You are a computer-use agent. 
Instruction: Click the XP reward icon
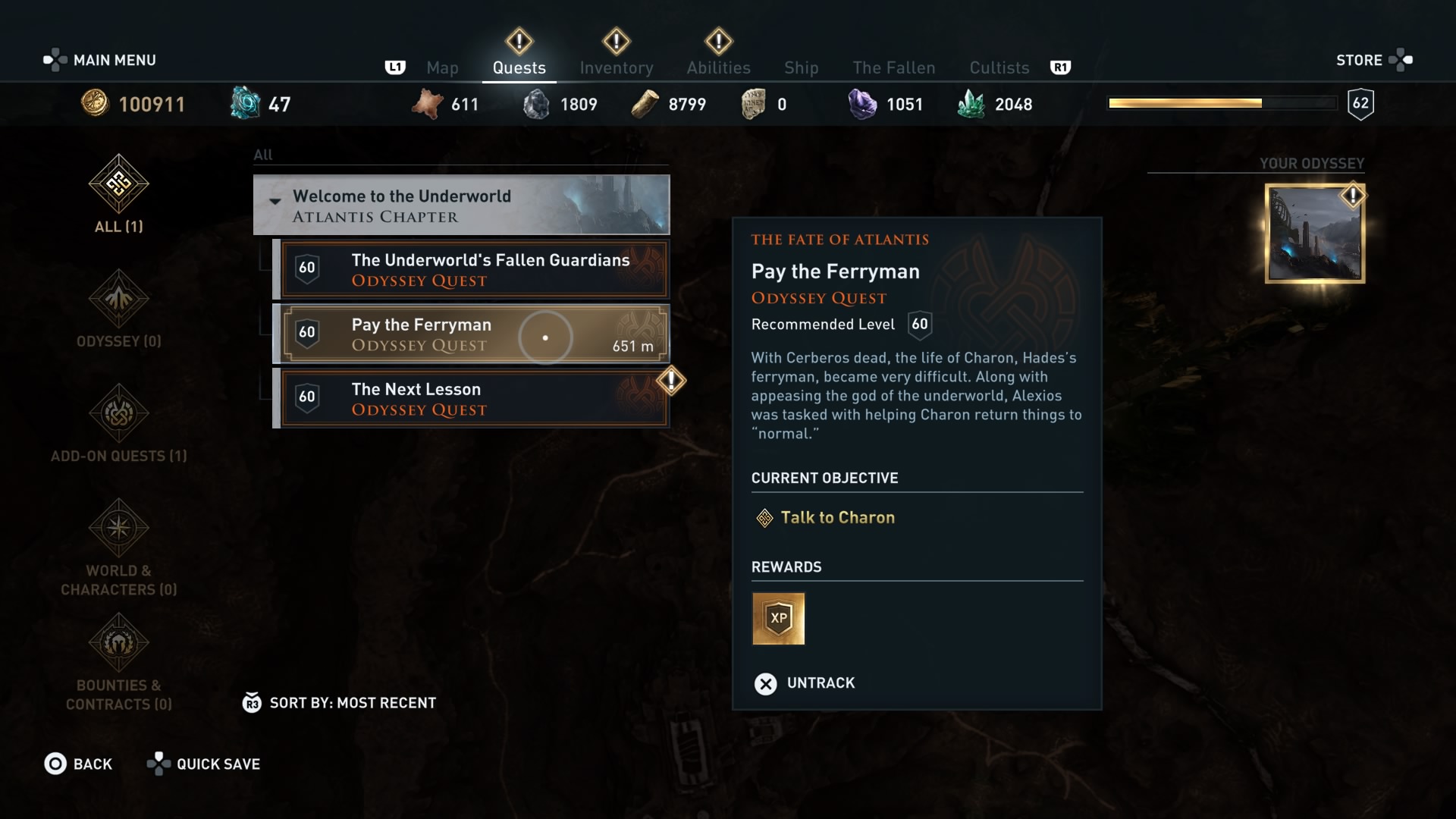pos(778,619)
